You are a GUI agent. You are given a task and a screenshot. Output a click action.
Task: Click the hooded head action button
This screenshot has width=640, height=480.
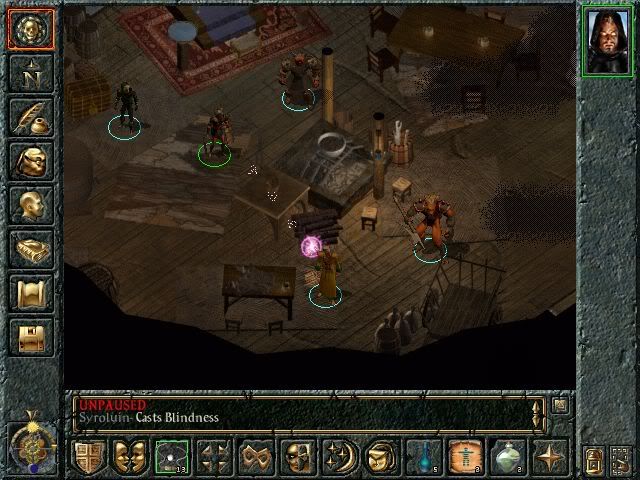pos(382,458)
